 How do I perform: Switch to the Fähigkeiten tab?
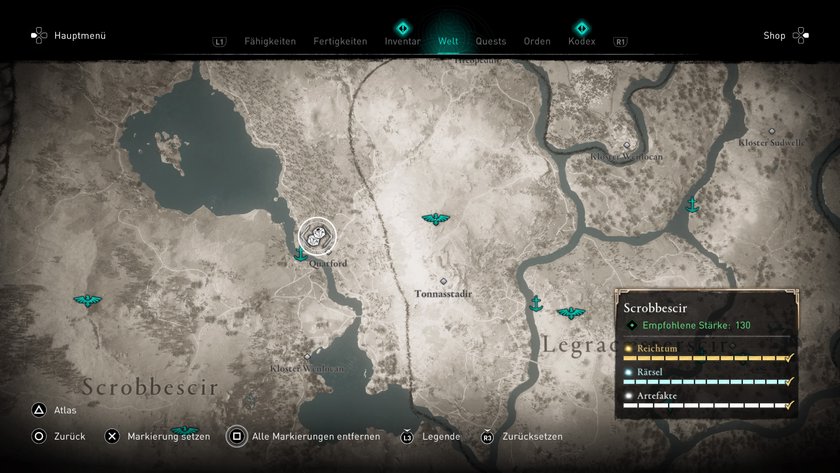click(x=270, y=42)
